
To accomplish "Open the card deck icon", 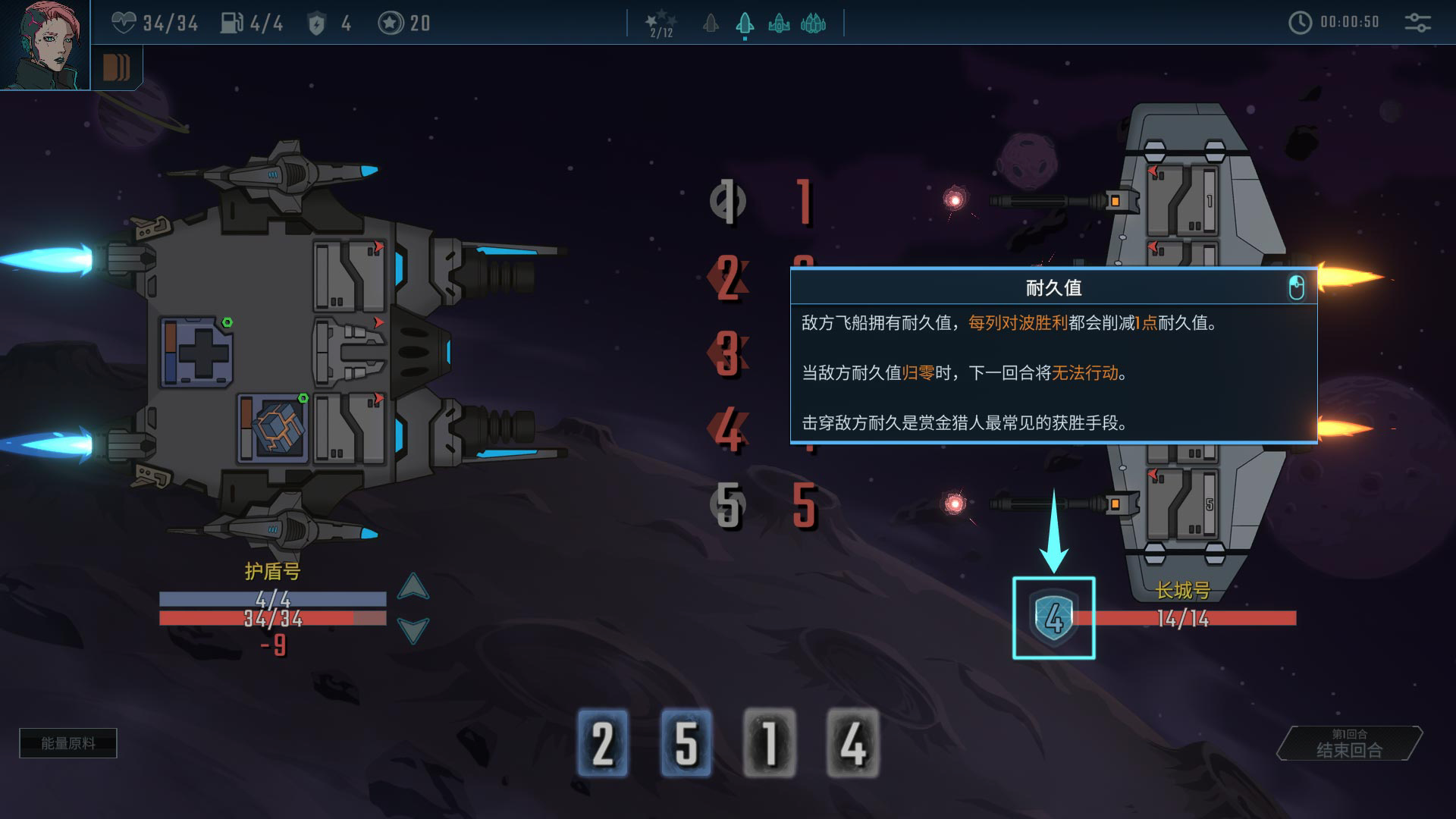I will pos(116,68).
